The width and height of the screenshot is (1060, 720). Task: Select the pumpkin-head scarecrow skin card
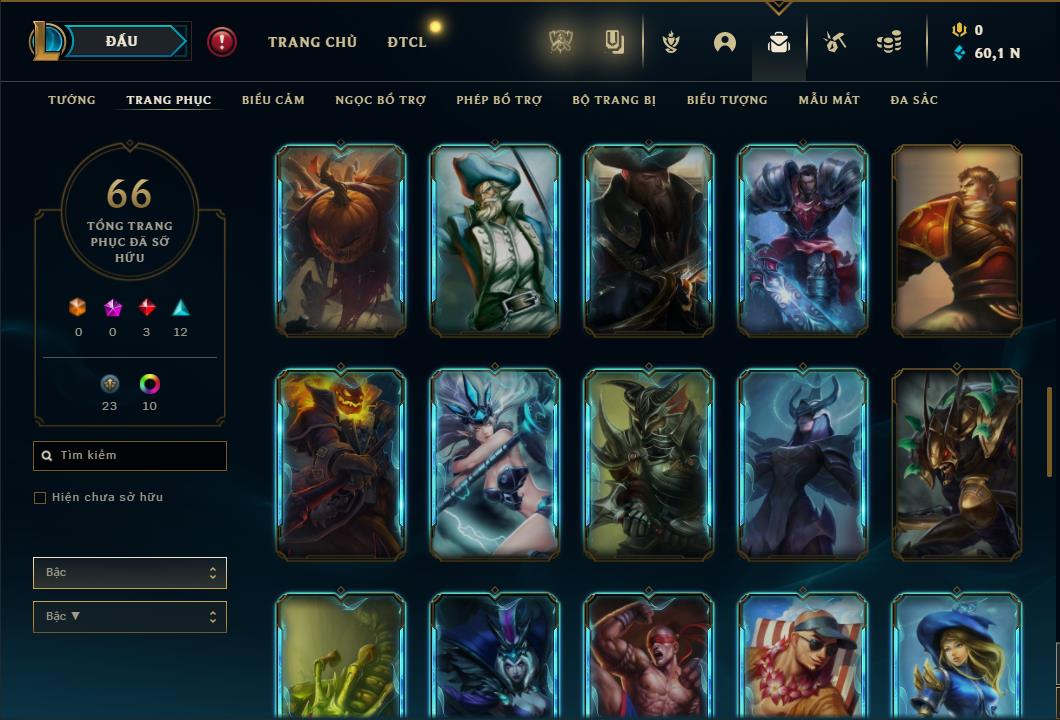point(340,240)
